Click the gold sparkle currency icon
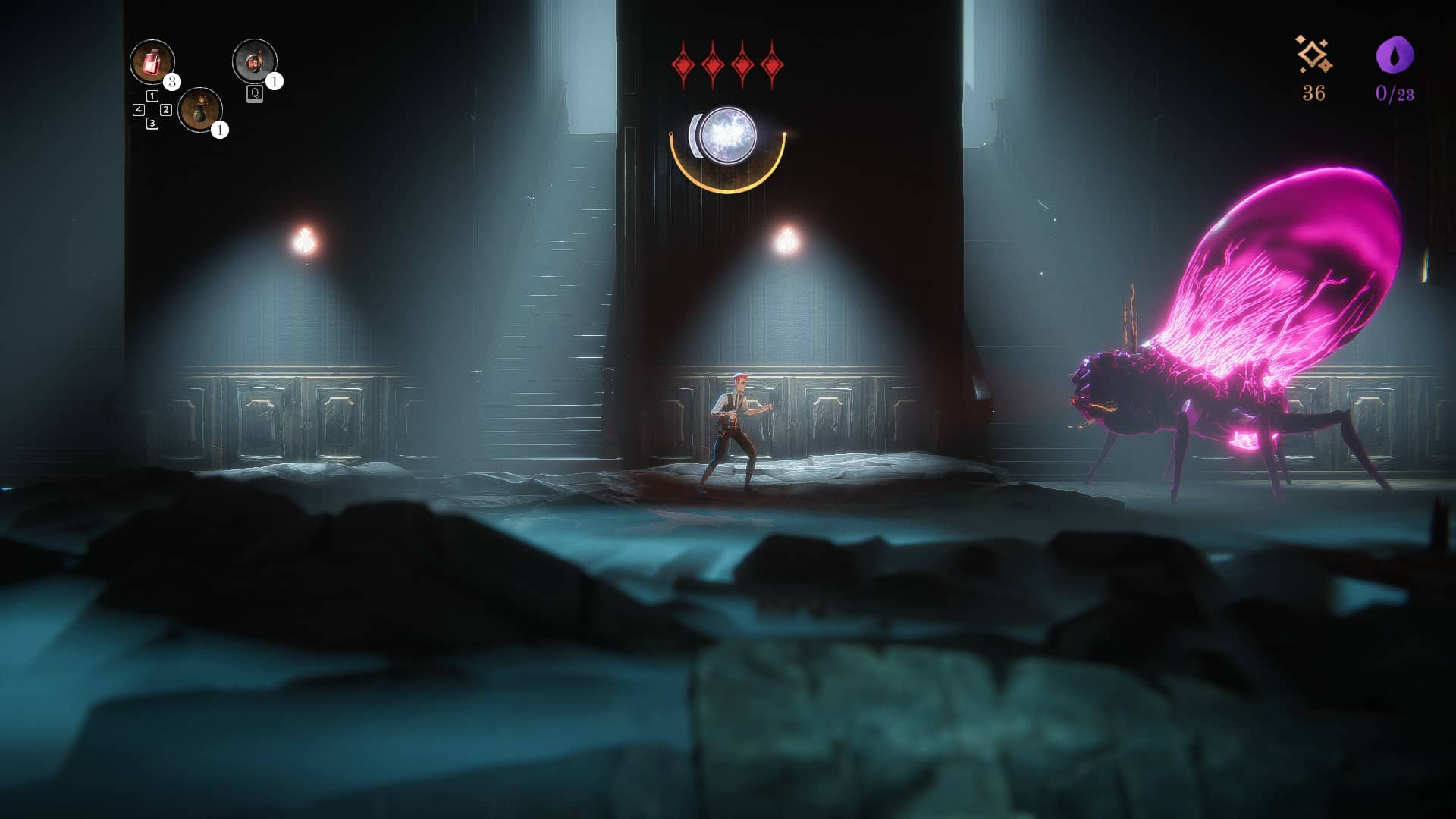The image size is (1456, 819). pyautogui.click(x=1313, y=55)
